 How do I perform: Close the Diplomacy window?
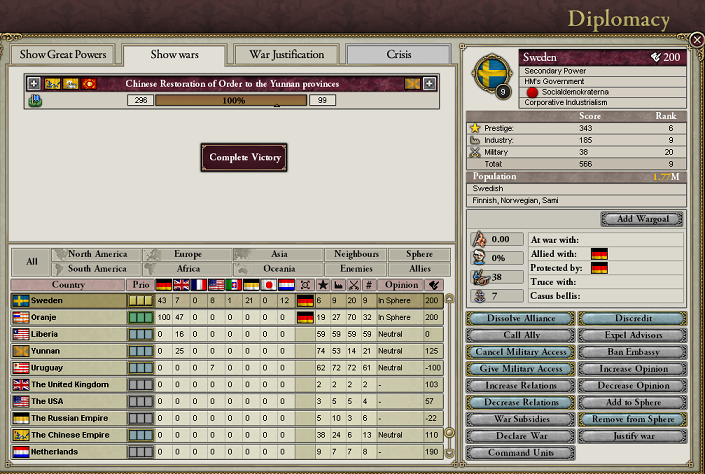[696, 40]
